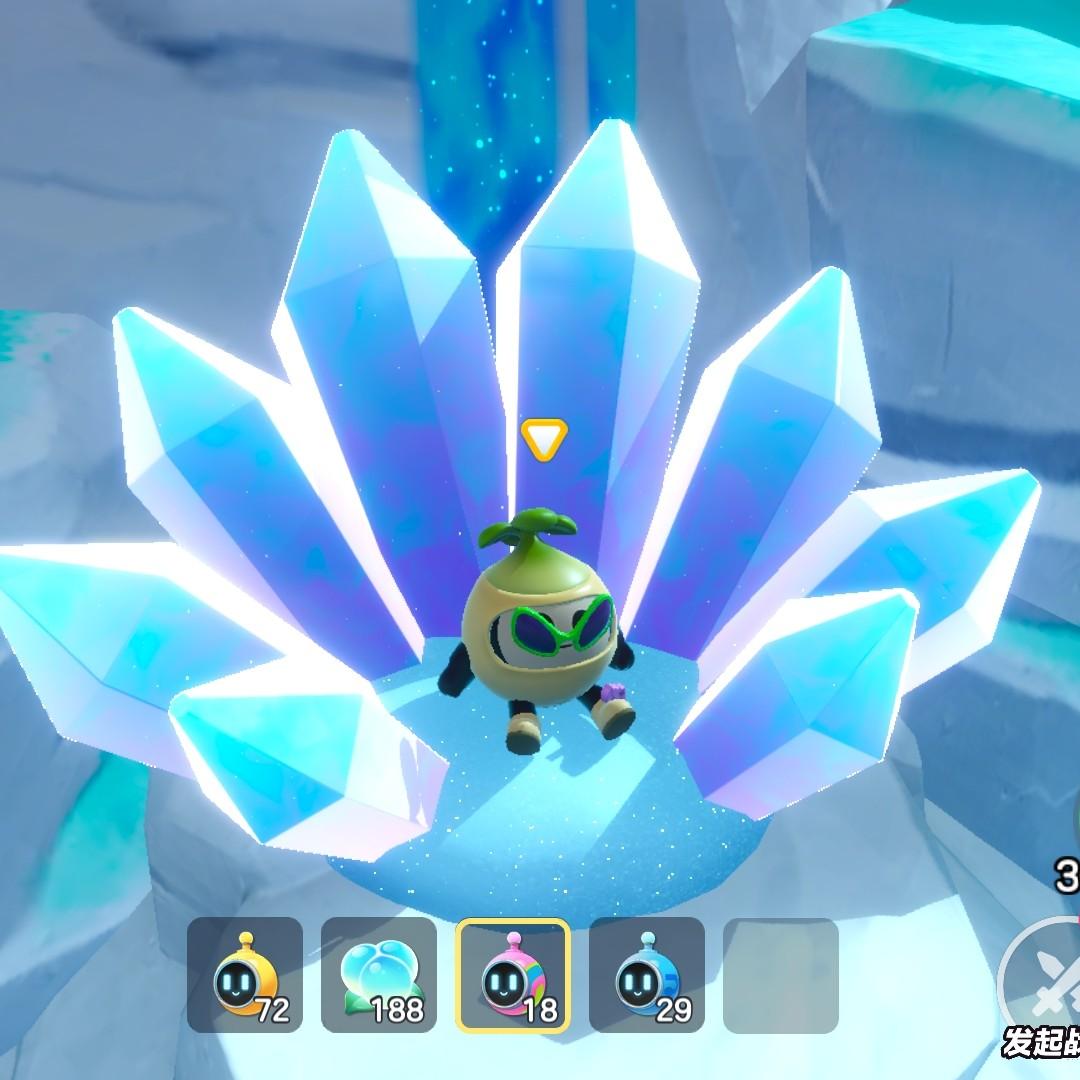
Task: Choose the green bubble item with 188
Action: point(379,975)
